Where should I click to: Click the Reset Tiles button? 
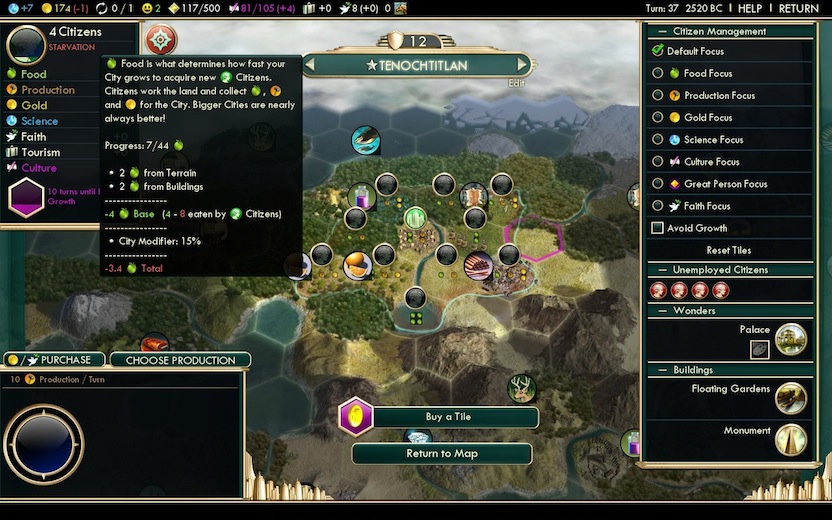[x=728, y=250]
